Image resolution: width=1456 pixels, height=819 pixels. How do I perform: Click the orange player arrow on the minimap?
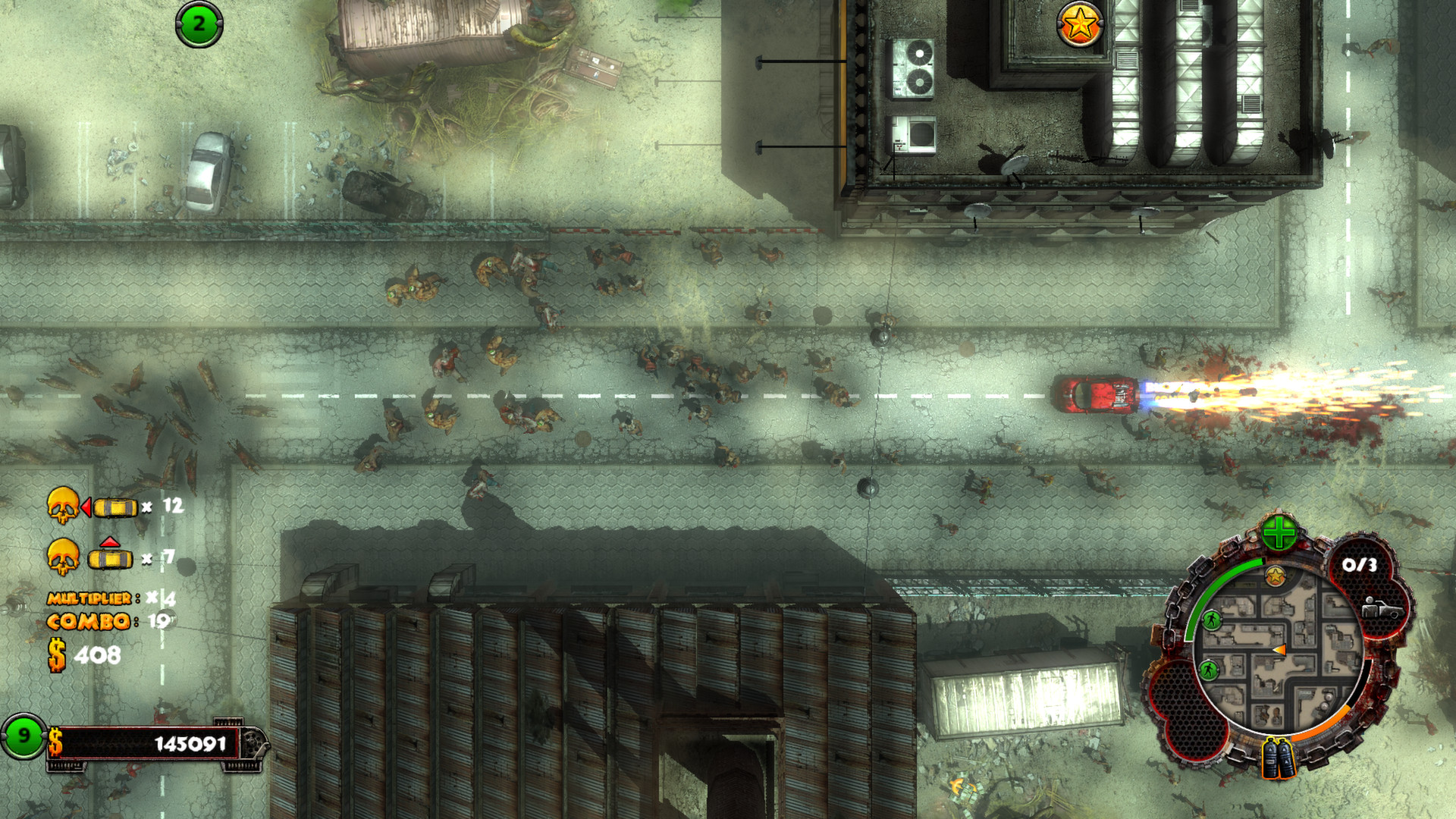[x=1279, y=650]
